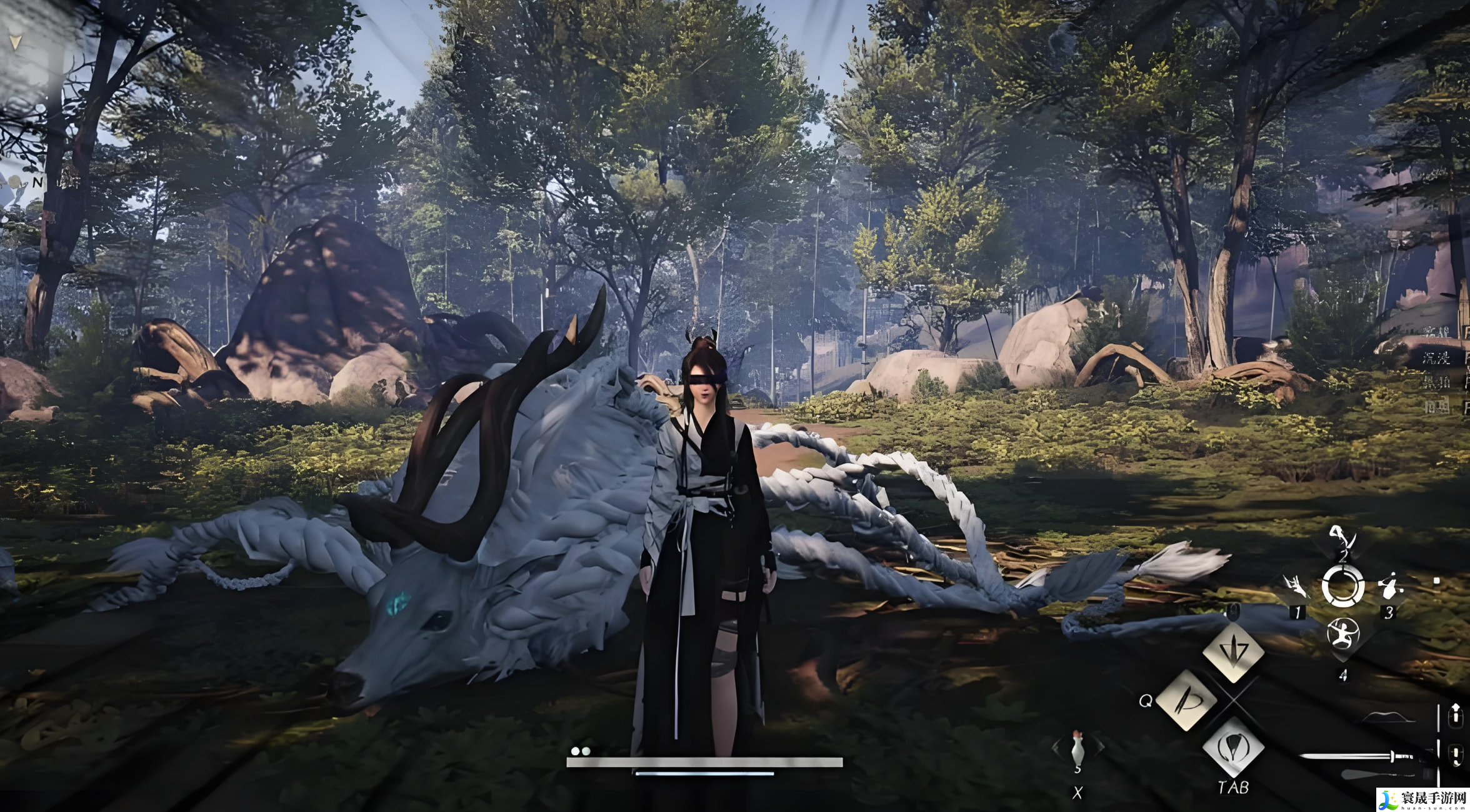The width and height of the screenshot is (1470, 812).
Task: Choose martial stance slot 2
Action: [x=1342, y=538]
